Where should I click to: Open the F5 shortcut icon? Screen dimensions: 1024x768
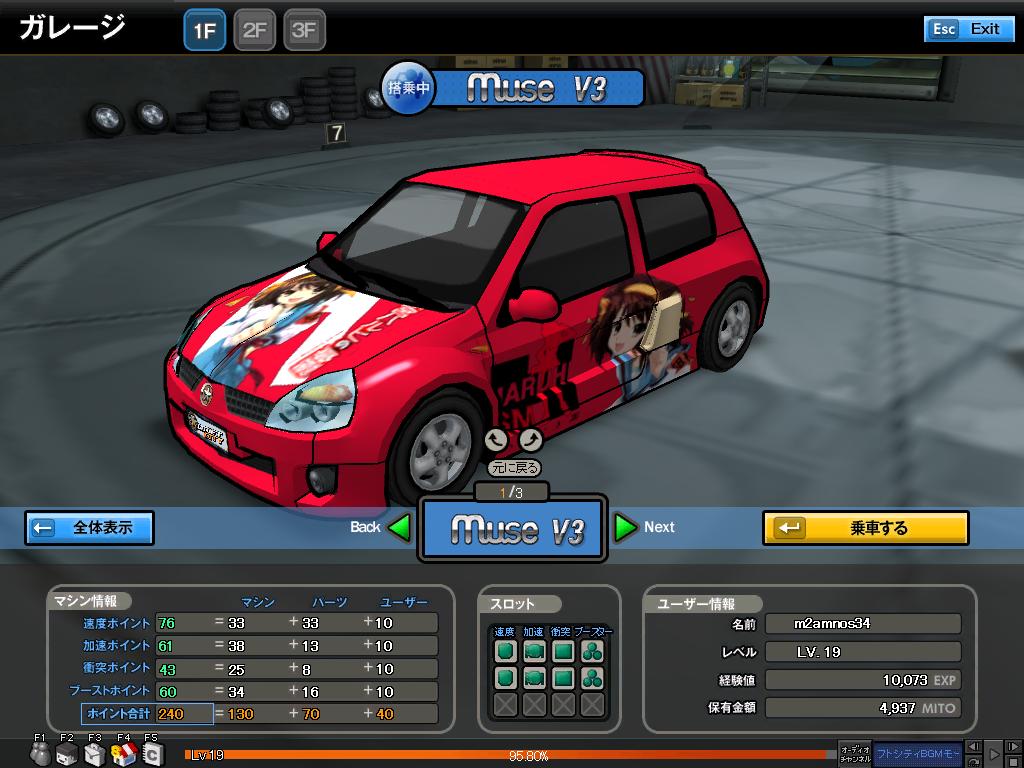click(x=151, y=754)
